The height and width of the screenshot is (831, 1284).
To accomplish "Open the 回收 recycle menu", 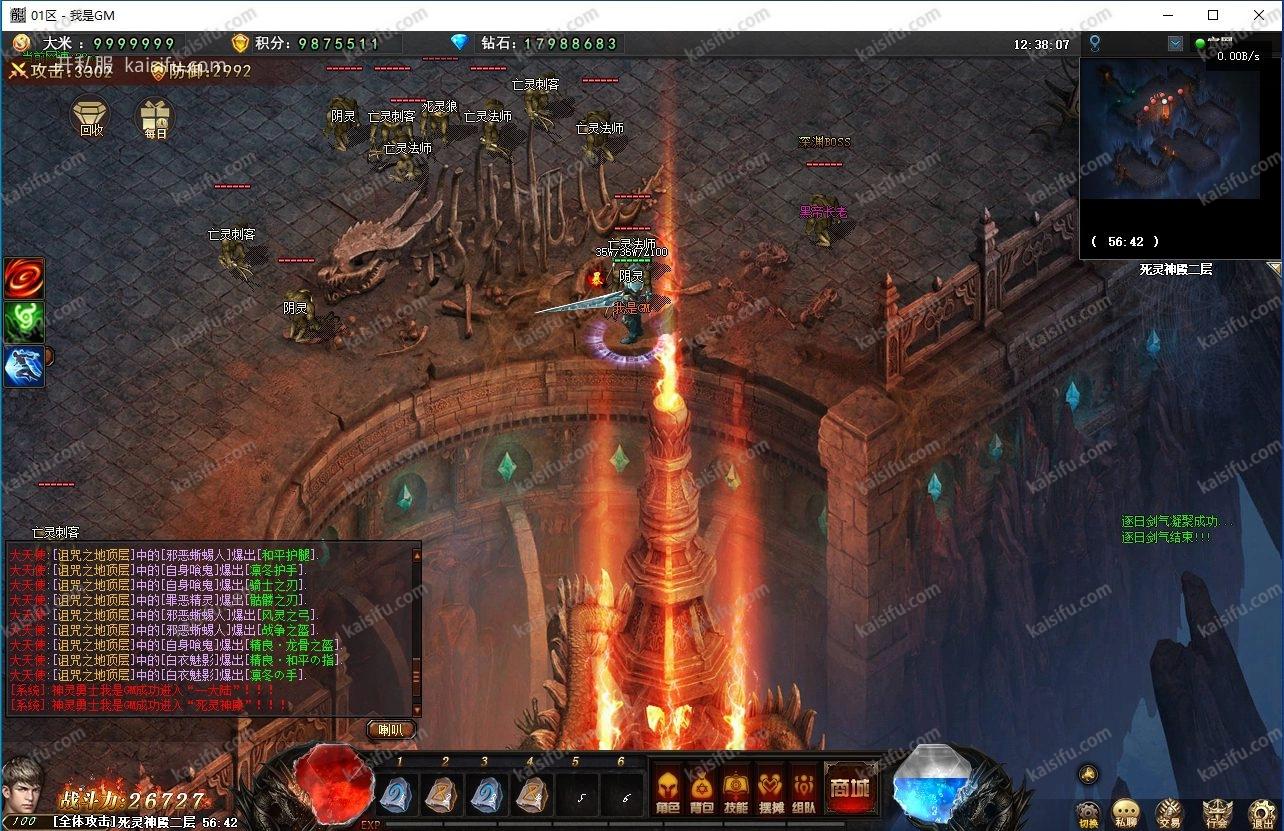I will coord(90,116).
